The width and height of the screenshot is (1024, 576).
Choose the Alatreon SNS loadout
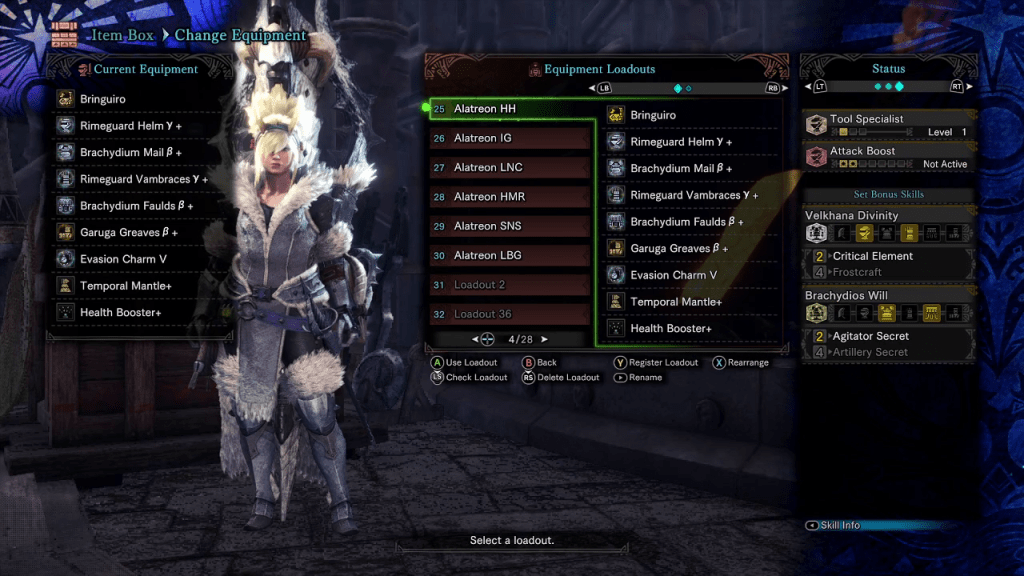(510, 226)
